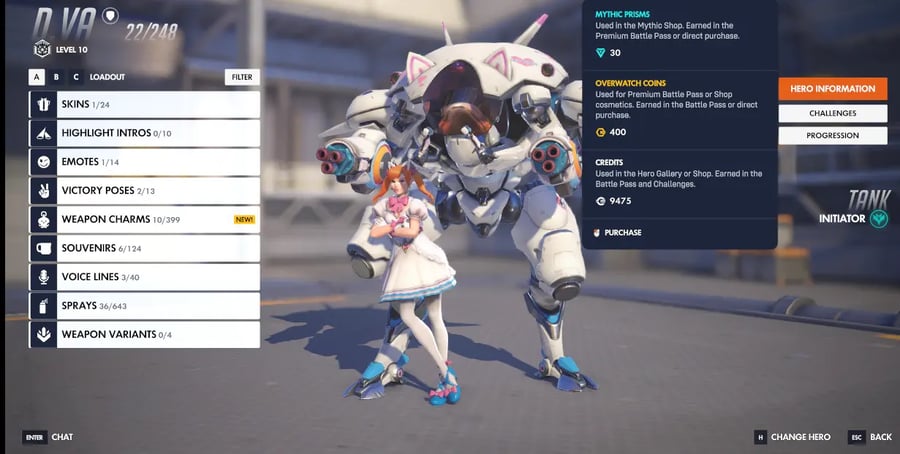Select the Sprays category
The width and height of the screenshot is (900, 454).
[145, 305]
